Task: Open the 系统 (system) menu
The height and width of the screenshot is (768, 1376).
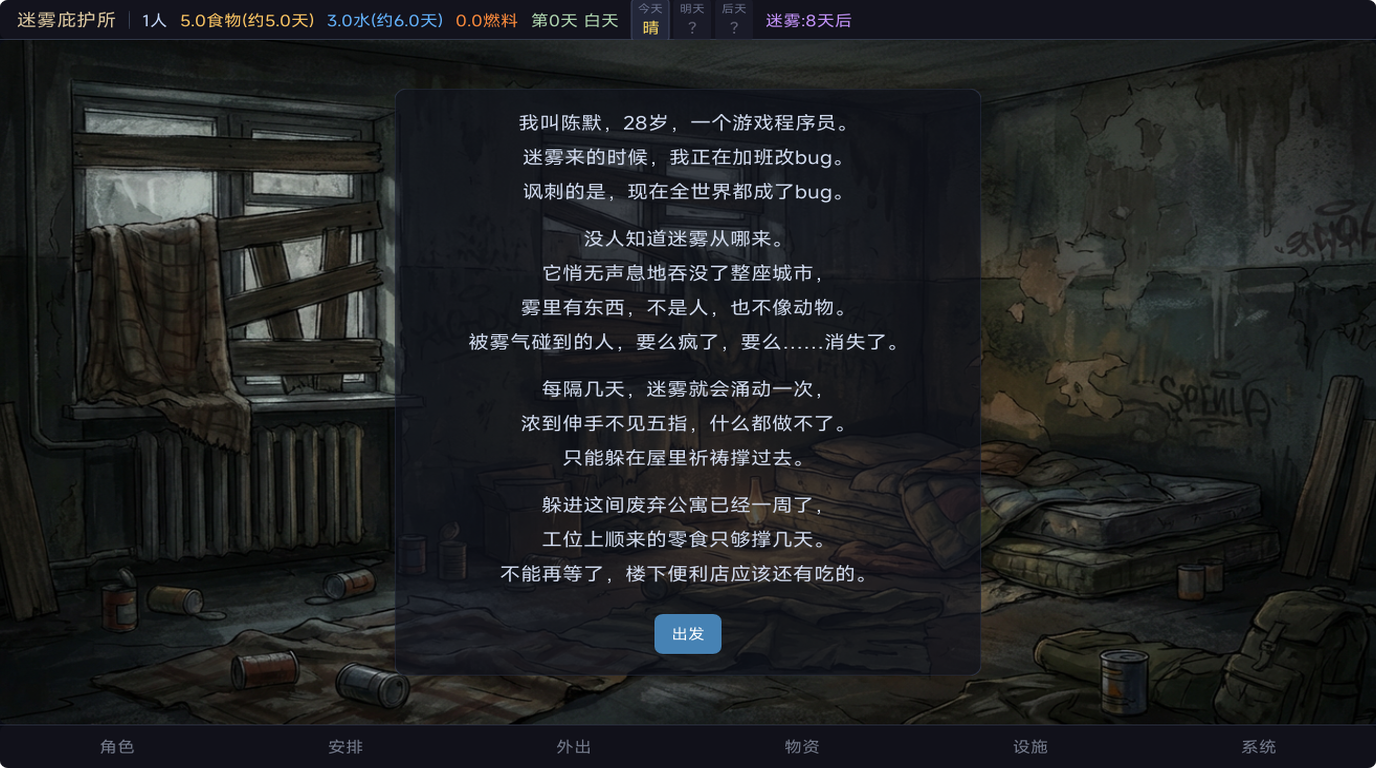Action: click(x=1257, y=745)
